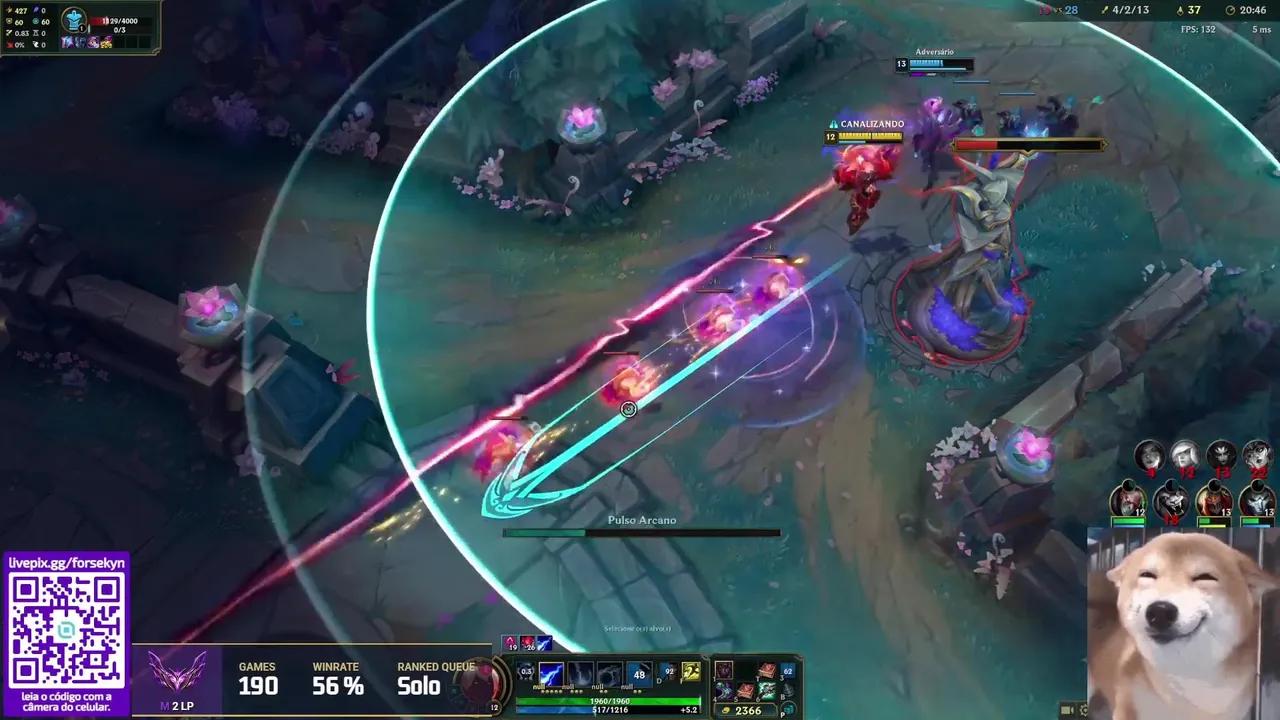Activate the yellow Ghost summoner spell

[690, 672]
